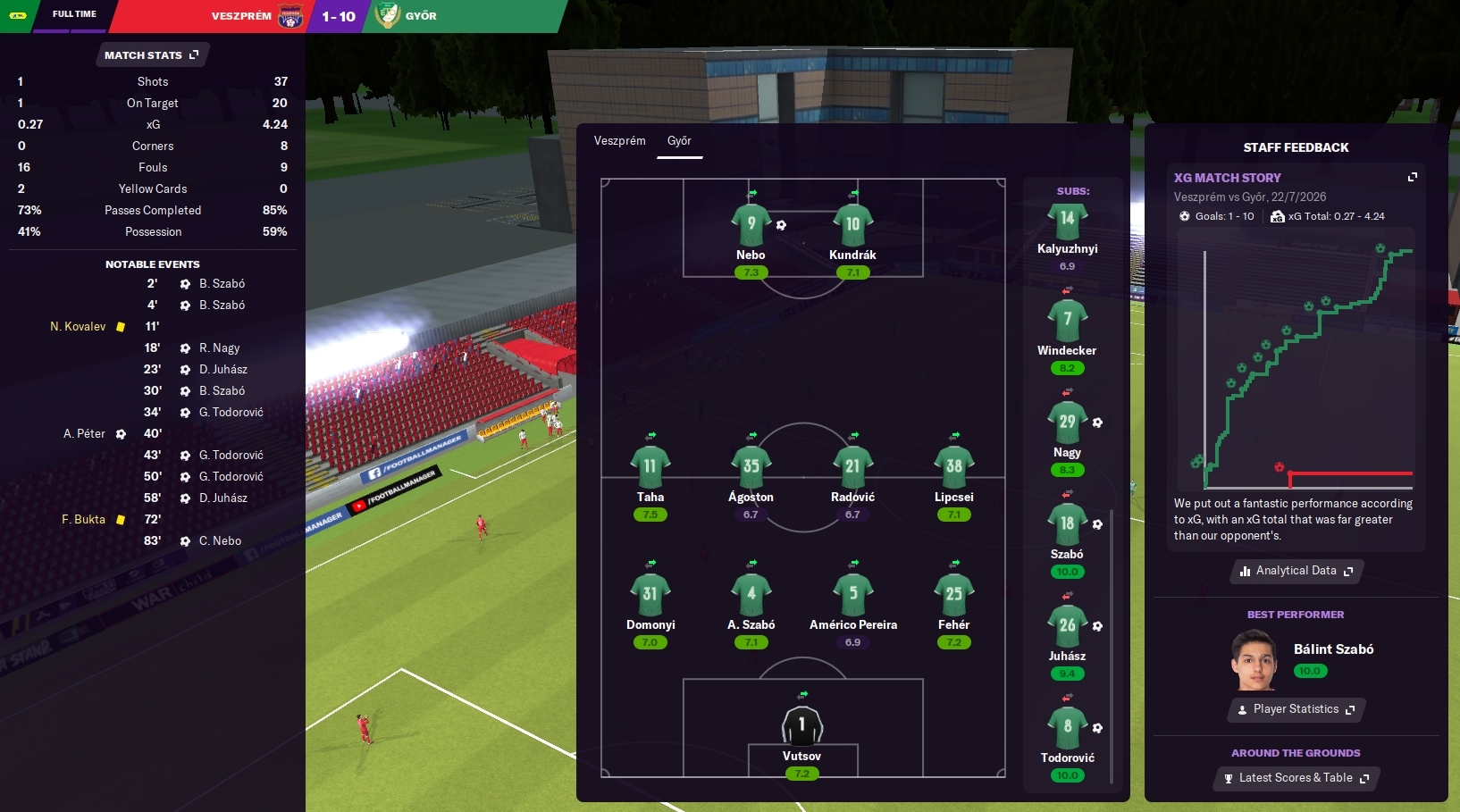Select midfielder Taha on the pitch
1460x812 pixels.
tap(650, 467)
